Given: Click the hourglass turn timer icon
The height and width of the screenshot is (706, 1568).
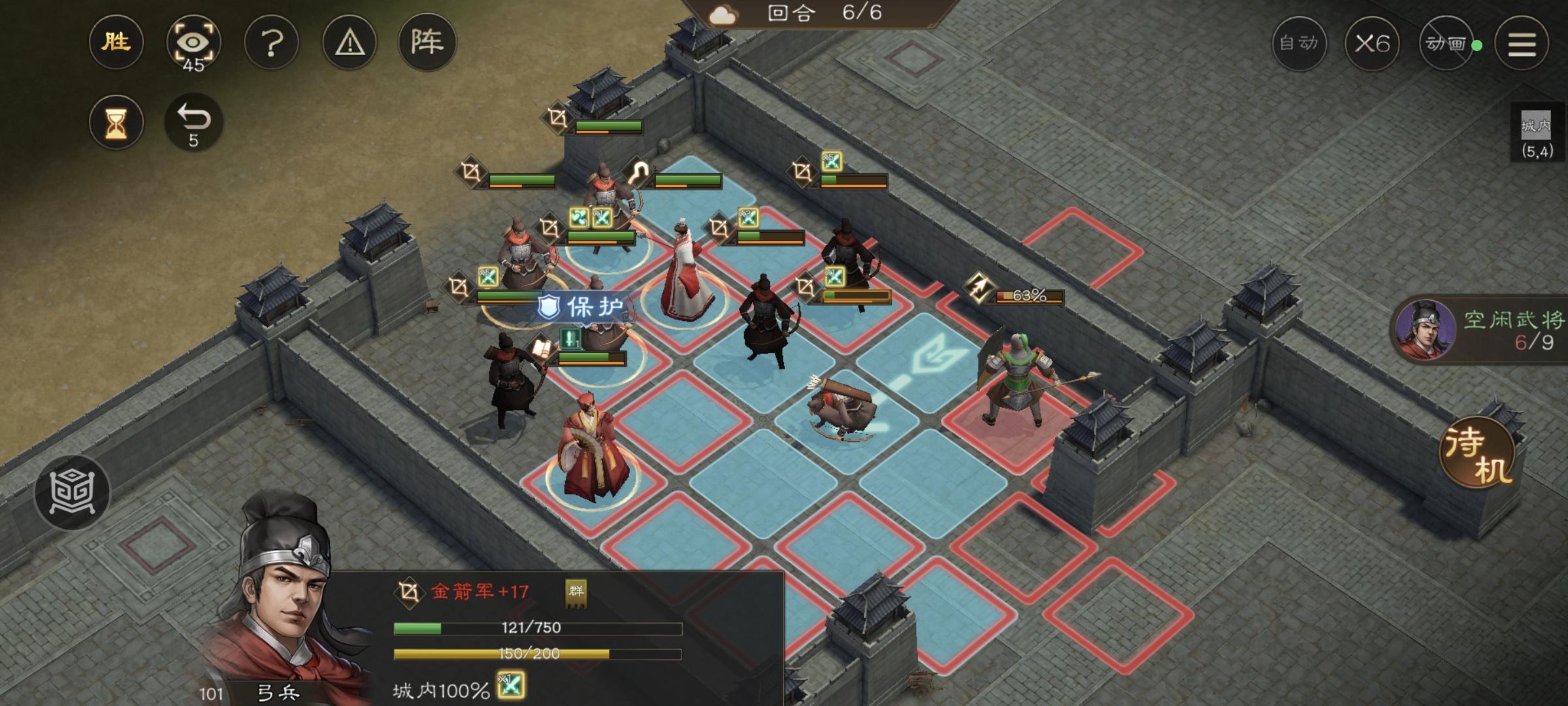Looking at the screenshot, I should point(116,121).
